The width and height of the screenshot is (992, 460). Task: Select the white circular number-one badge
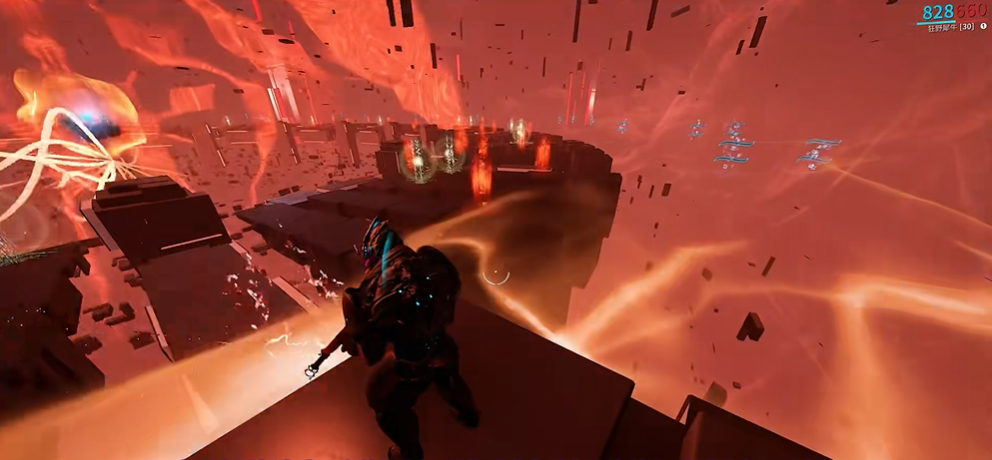[983, 27]
